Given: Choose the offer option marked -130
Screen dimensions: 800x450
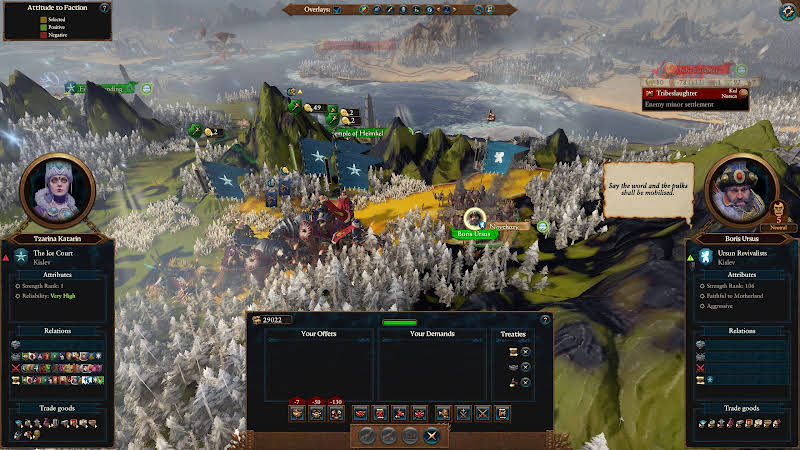Looking at the screenshot, I should coord(335,412).
